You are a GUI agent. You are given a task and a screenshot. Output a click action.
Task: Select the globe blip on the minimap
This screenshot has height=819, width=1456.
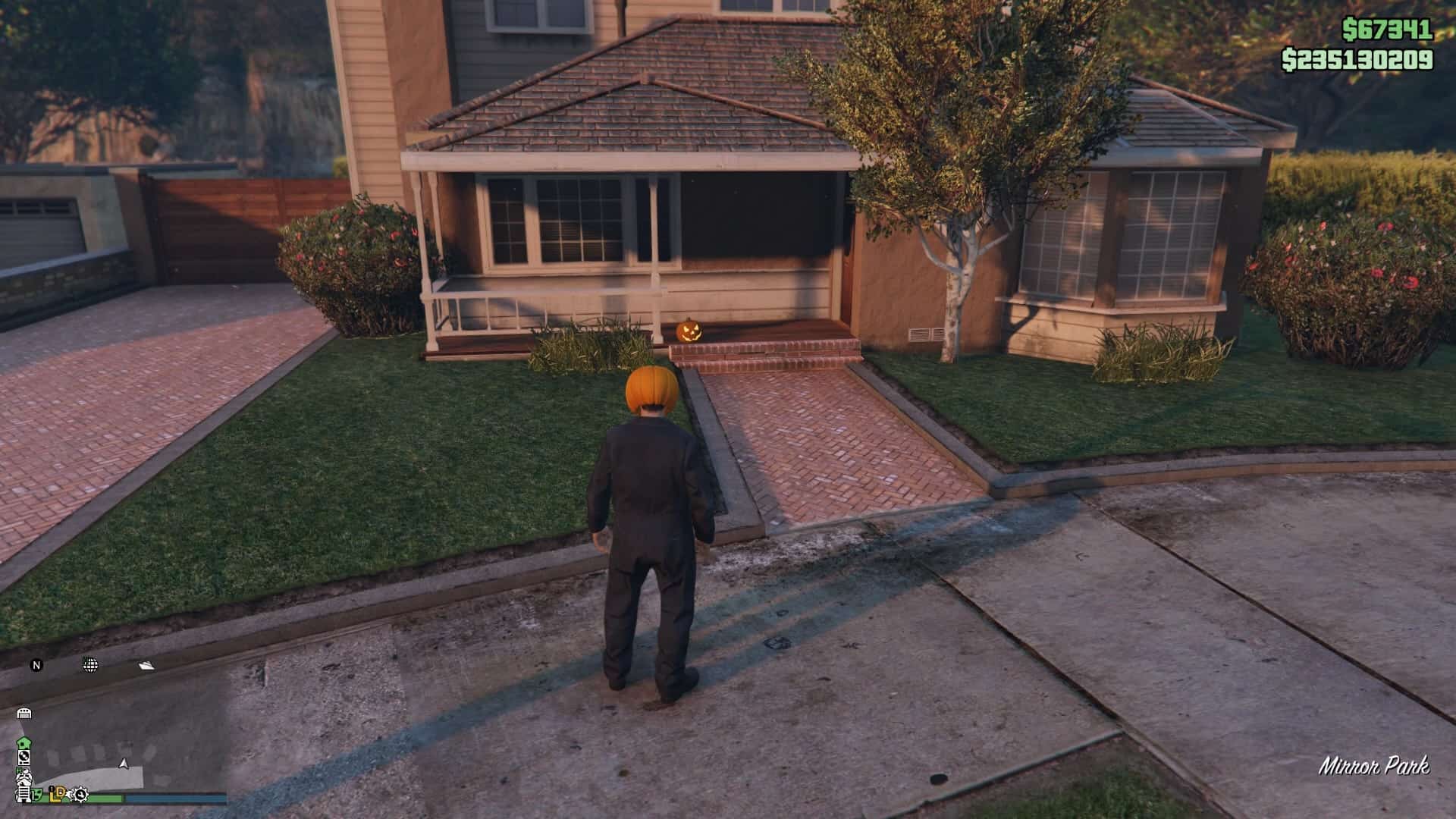tap(90, 665)
